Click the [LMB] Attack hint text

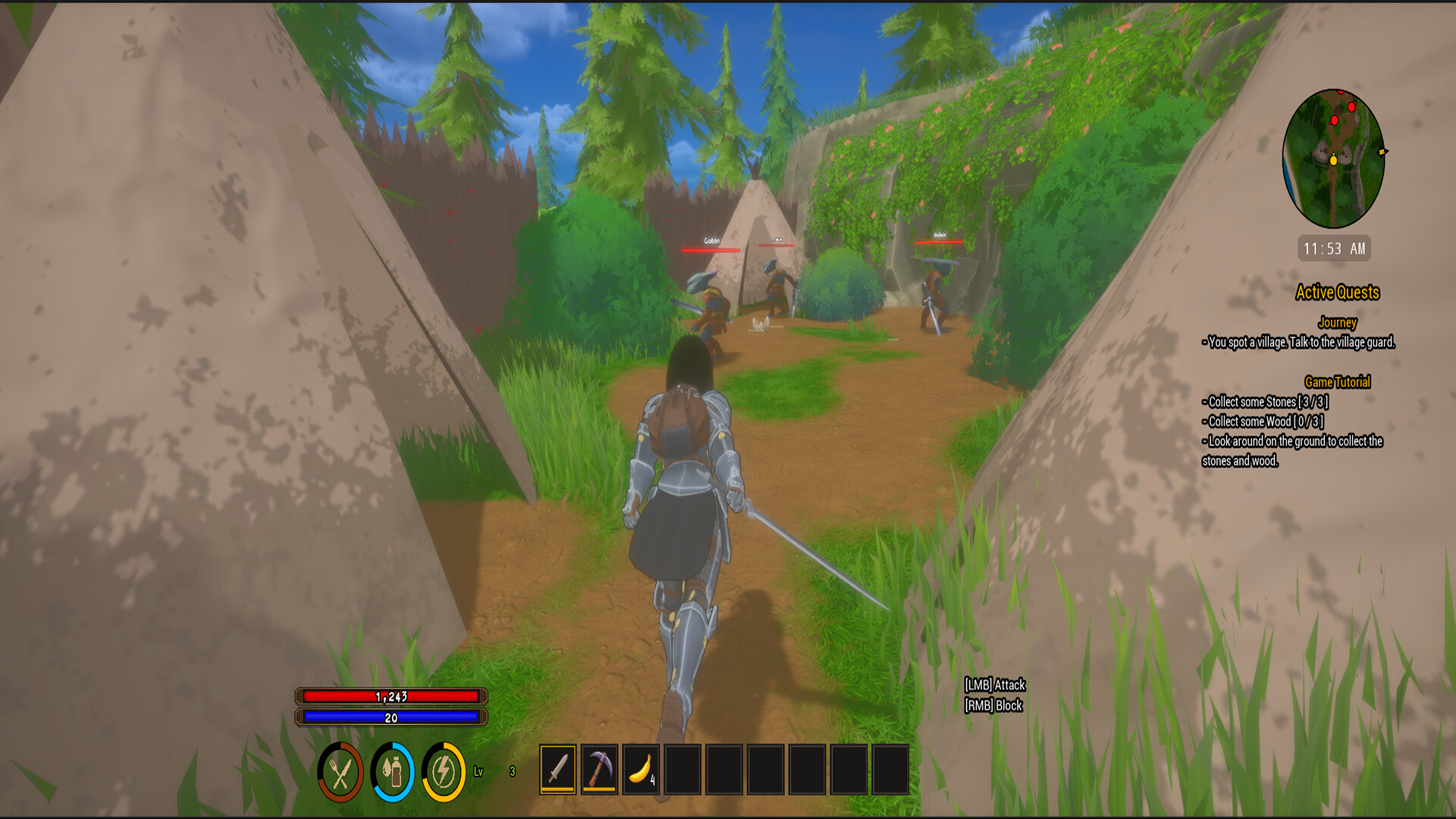994,684
